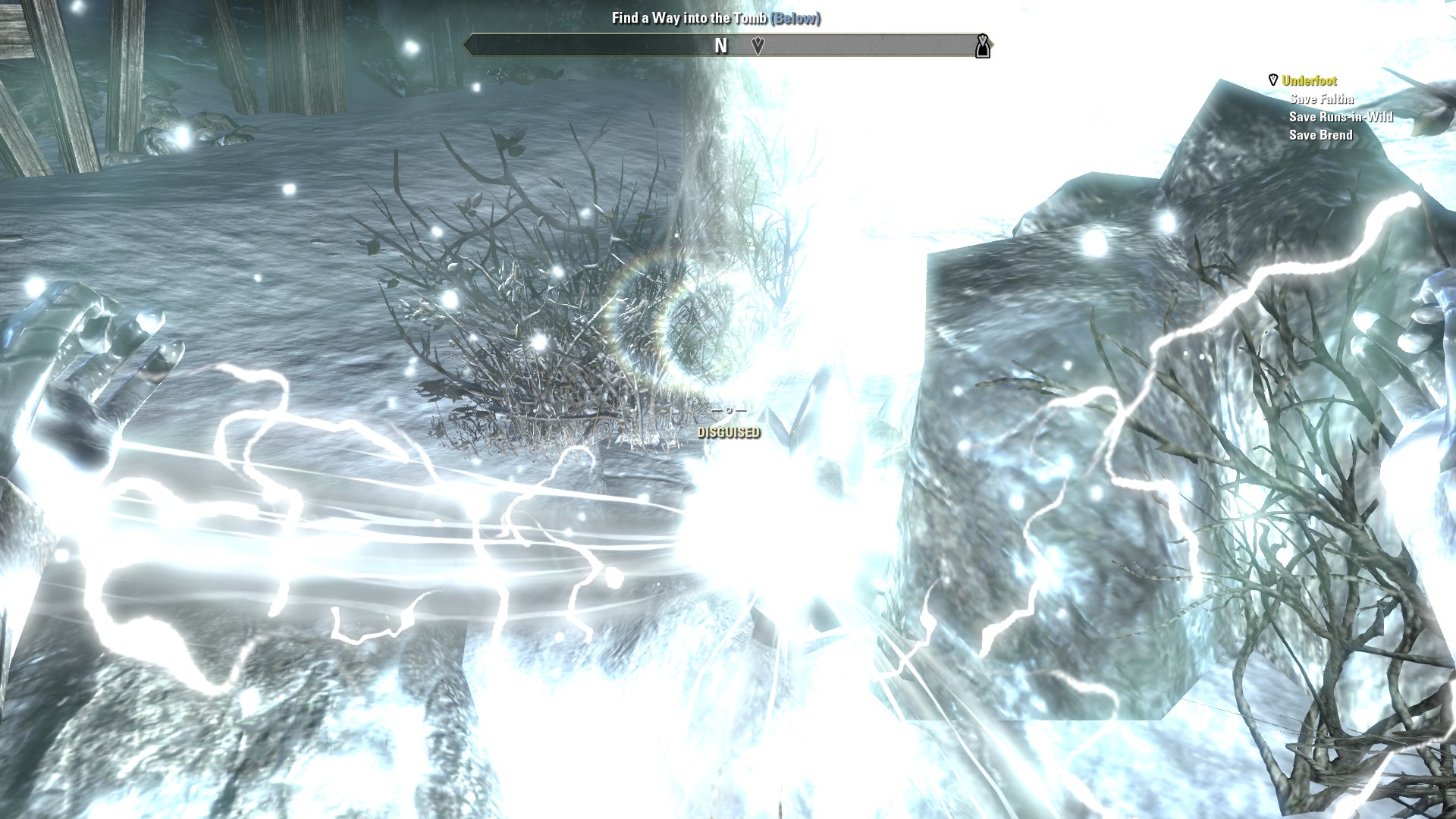Choose the Save Brend objective line
The image size is (1456, 819).
[x=1320, y=135]
